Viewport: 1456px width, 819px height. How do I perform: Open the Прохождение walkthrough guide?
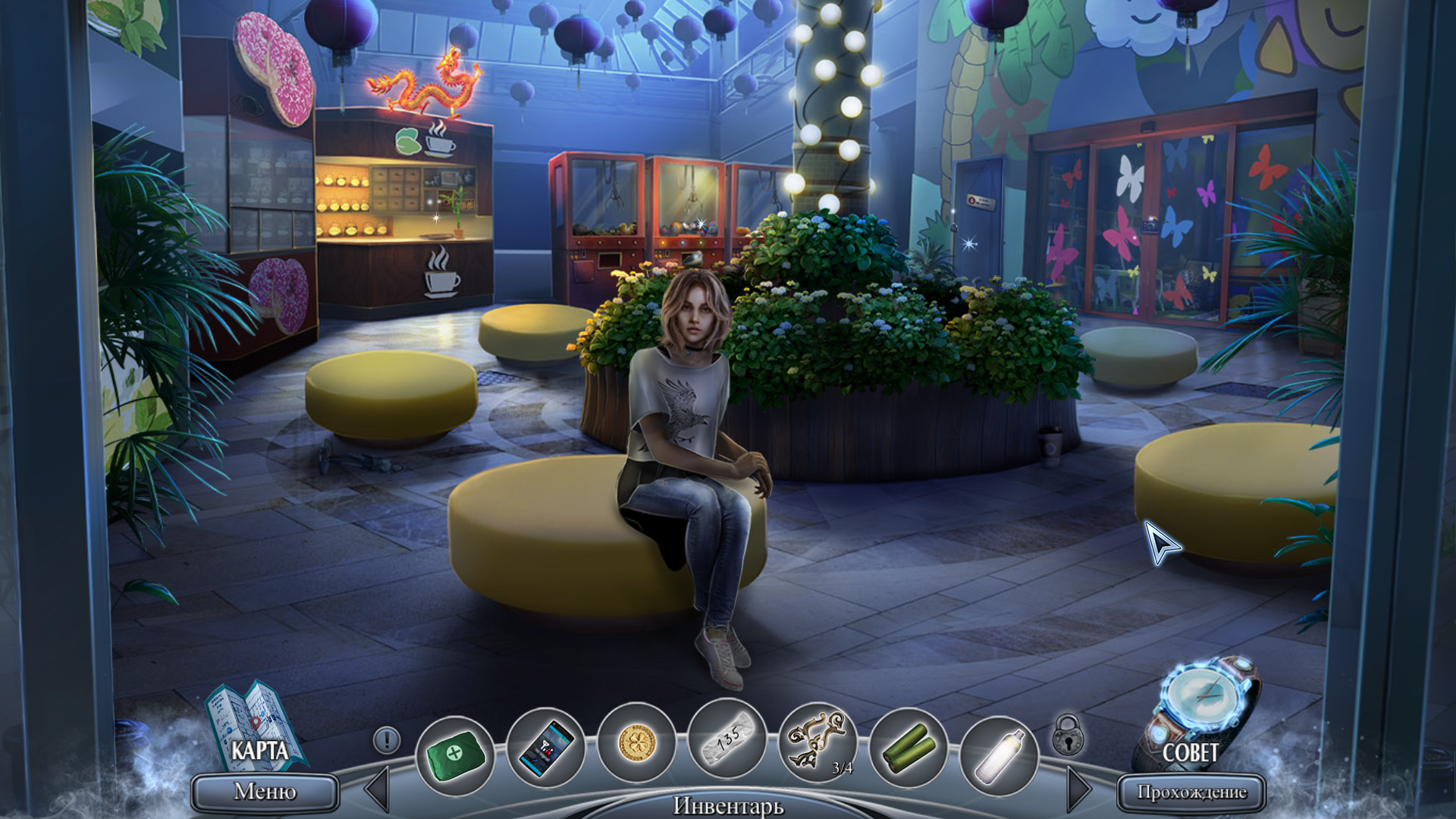[x=1191, y=792]
